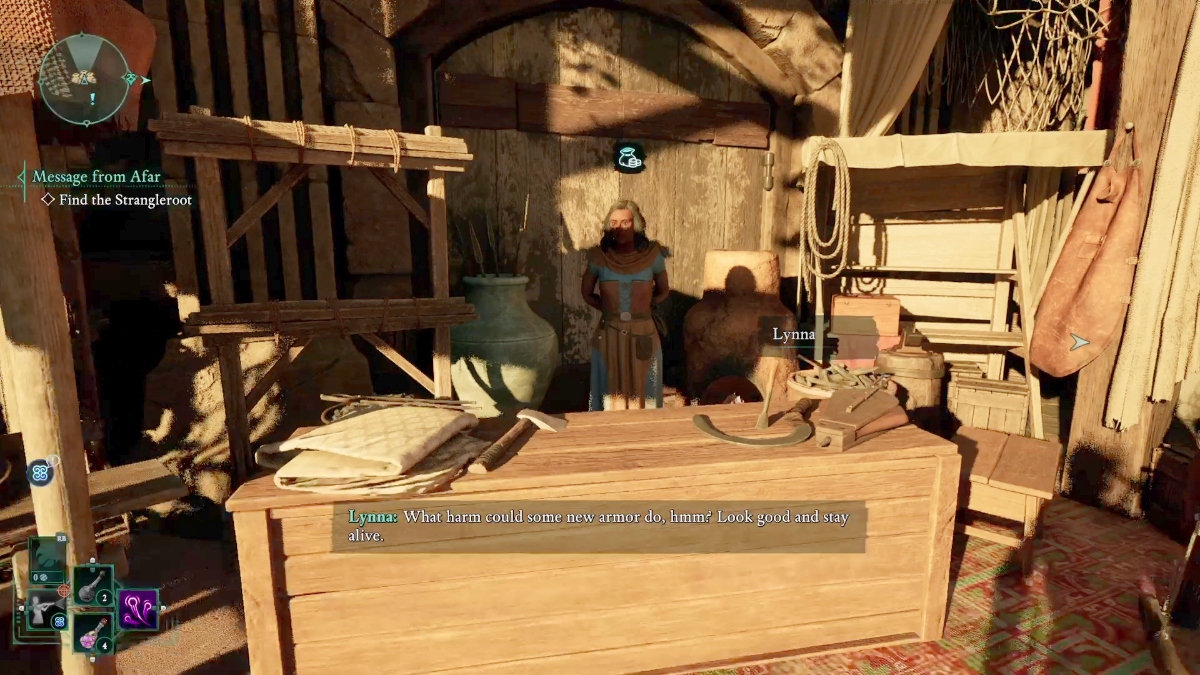This screenshot has width=1200, height=675.
Task: Use the pink potion with count 4
Action: pos(91,632)
